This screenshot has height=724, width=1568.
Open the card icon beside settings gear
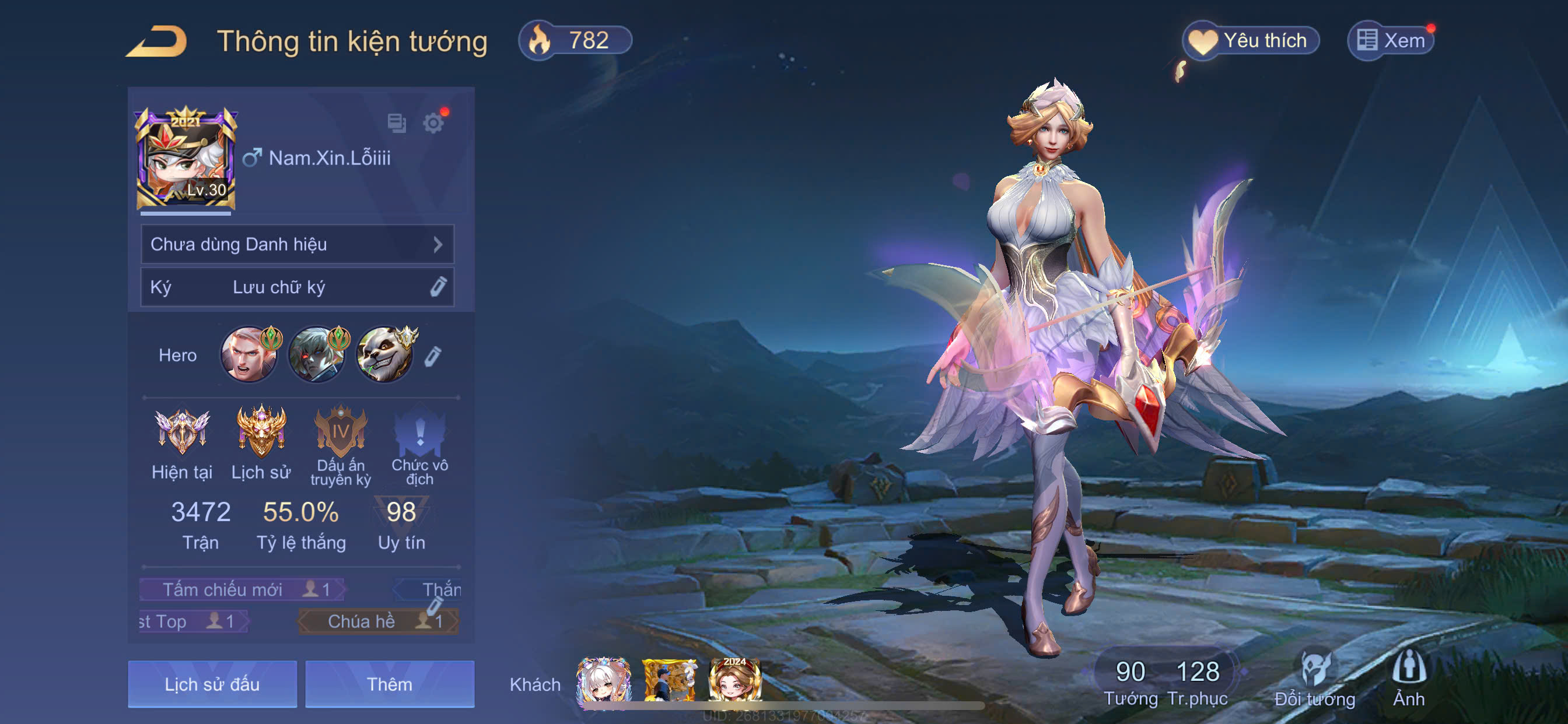[396, 124]
